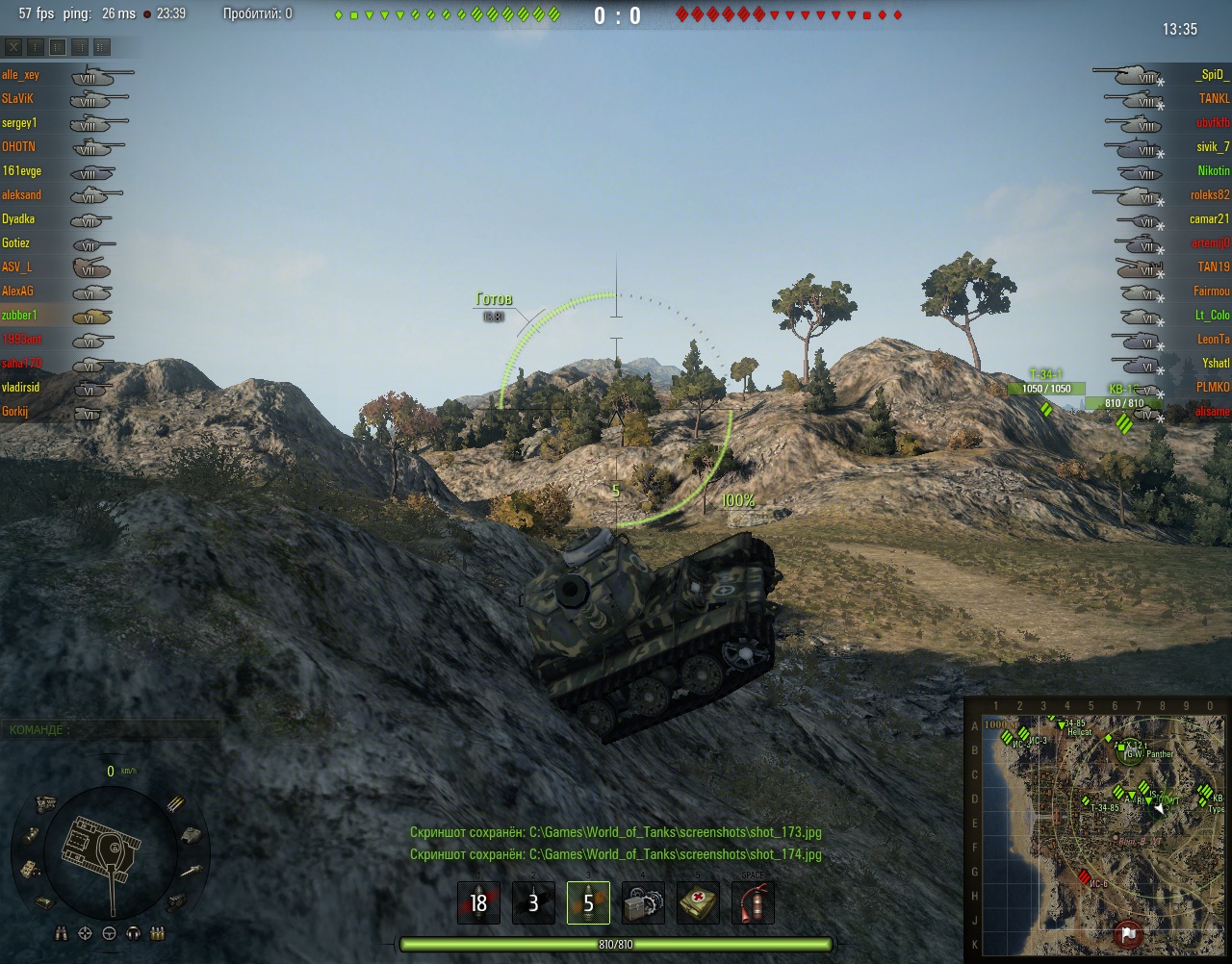Click the ammo rack module icon
This screenshot has height=964, width=1232.
click(176, 802)
